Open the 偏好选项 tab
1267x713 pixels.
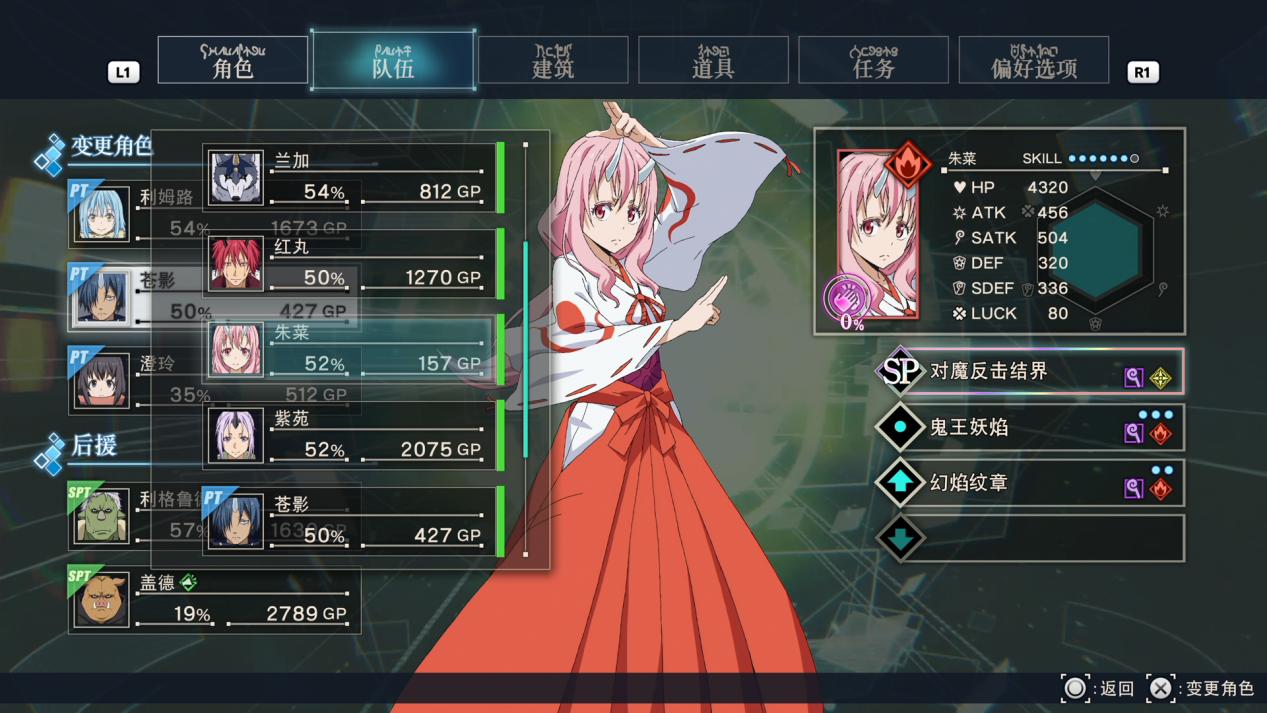[x=1033, y=61]
